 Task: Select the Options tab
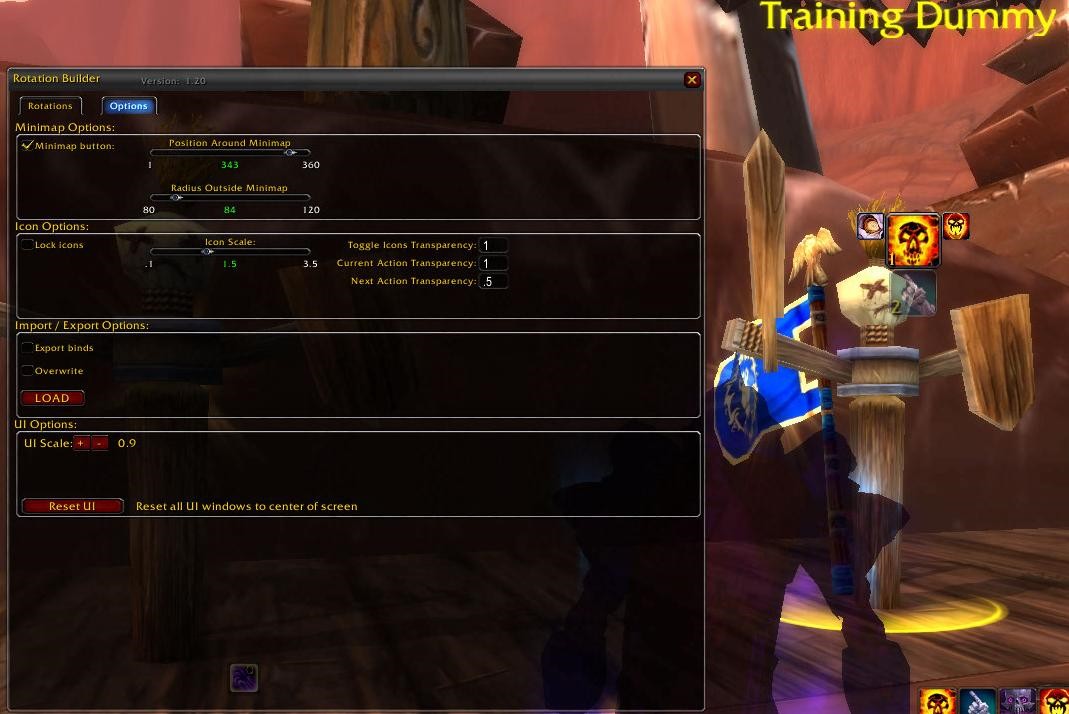coord(129,106)
